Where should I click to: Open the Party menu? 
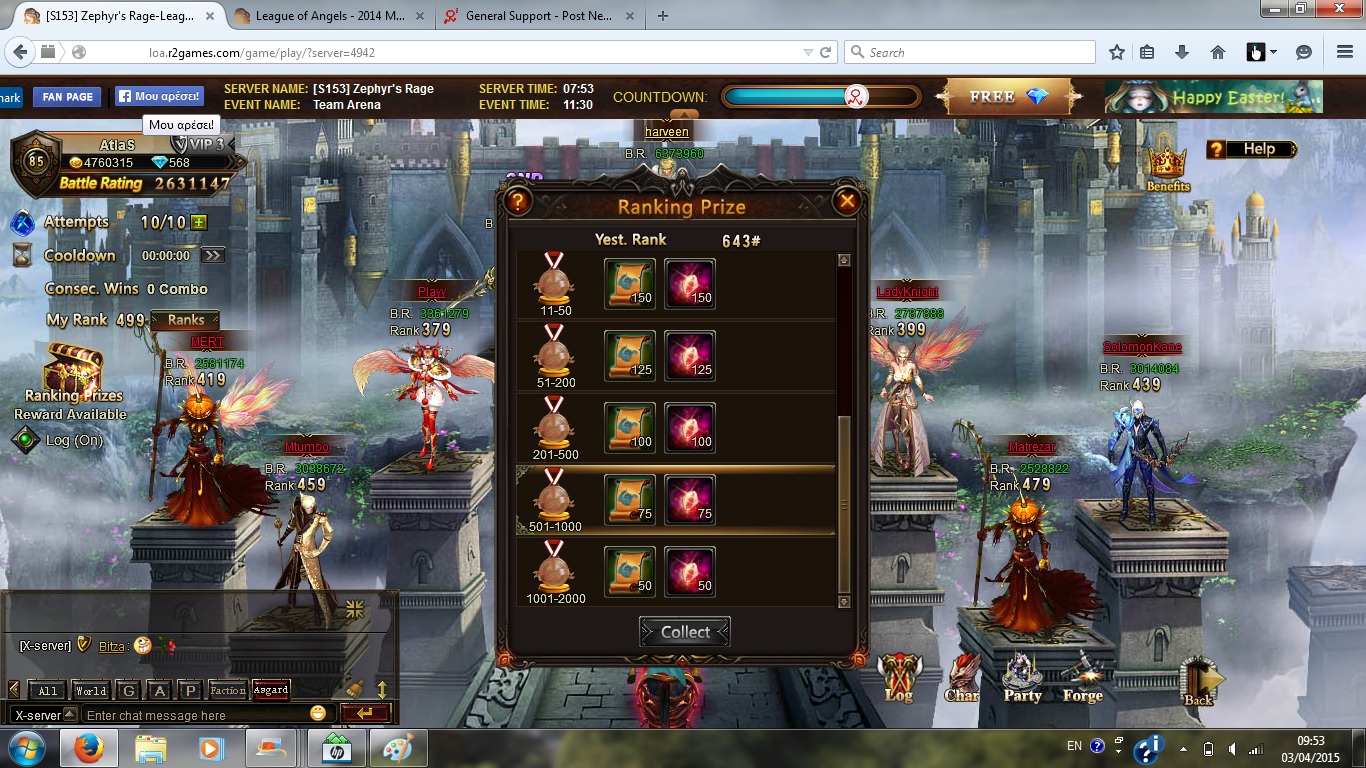(1022, 678)
